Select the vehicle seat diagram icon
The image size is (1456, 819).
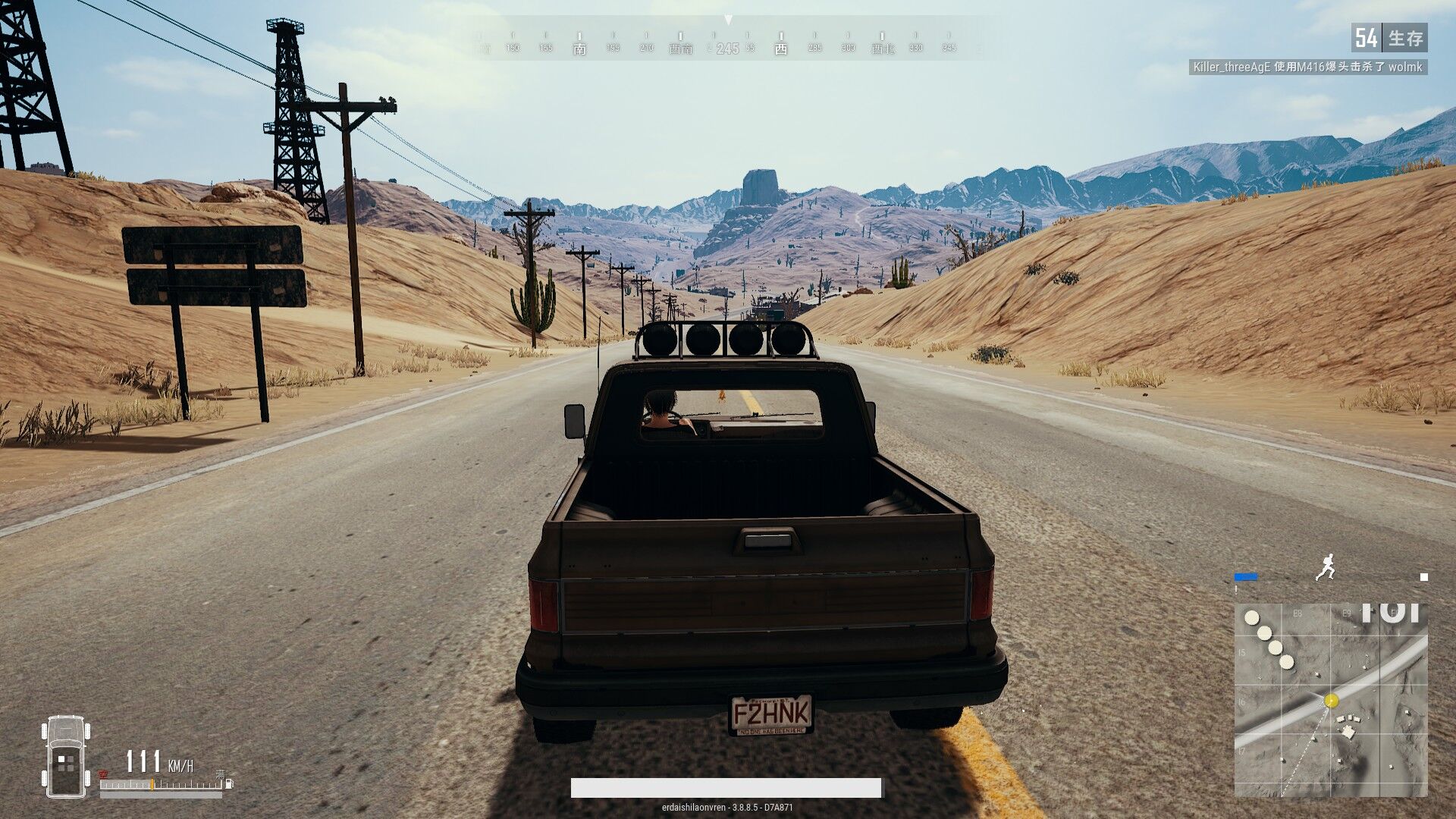coord(67,756)
